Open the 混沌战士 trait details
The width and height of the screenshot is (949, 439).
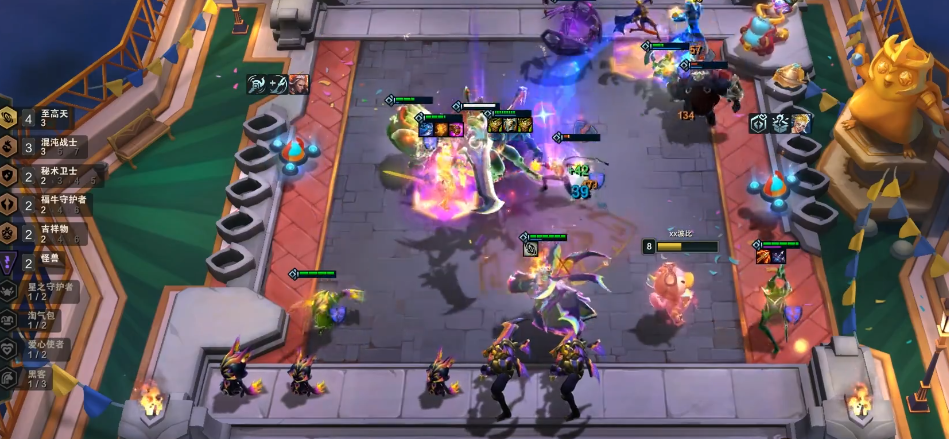pos(45,147)
